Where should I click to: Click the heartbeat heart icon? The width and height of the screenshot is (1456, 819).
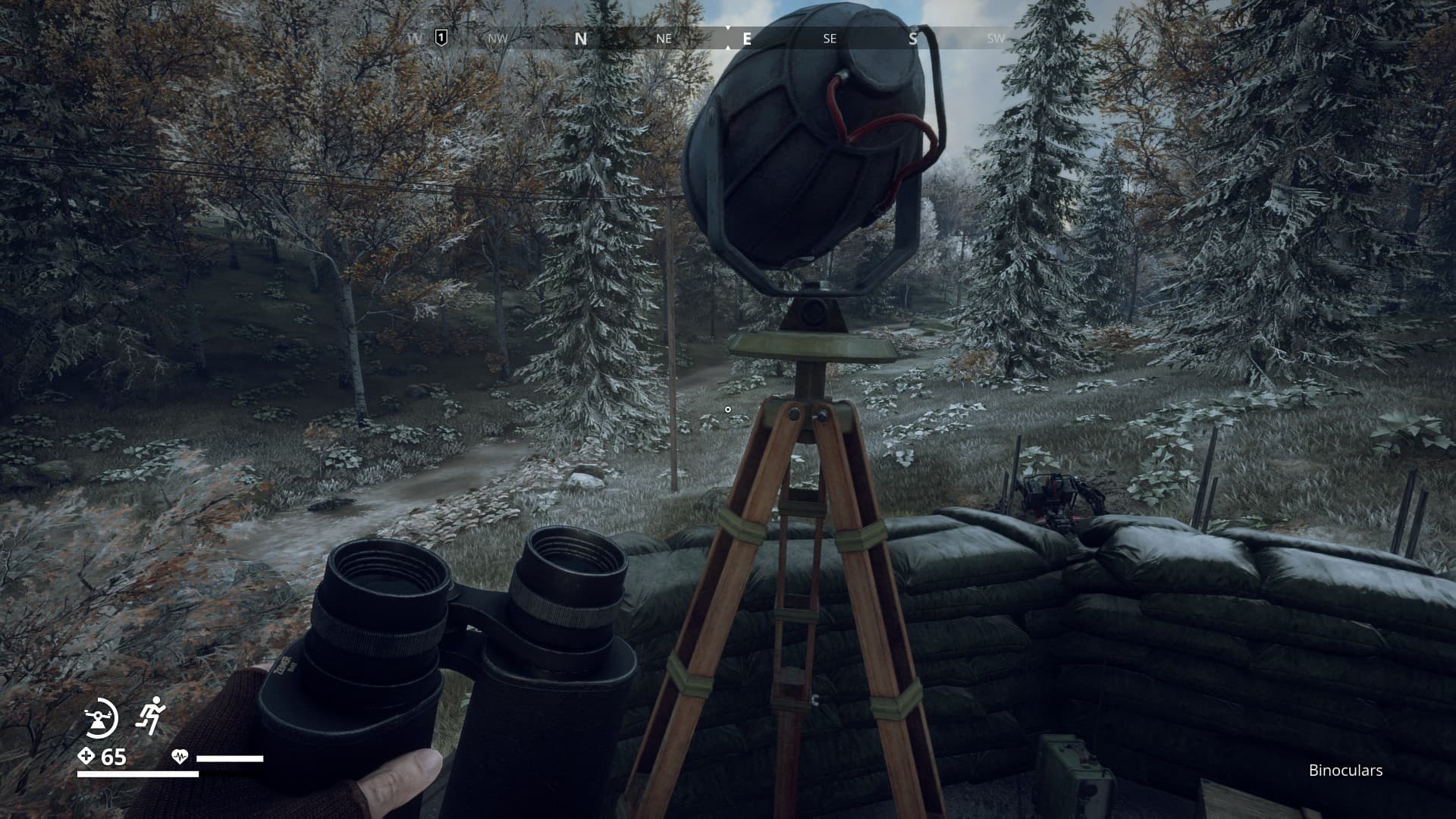pos(180,756)
